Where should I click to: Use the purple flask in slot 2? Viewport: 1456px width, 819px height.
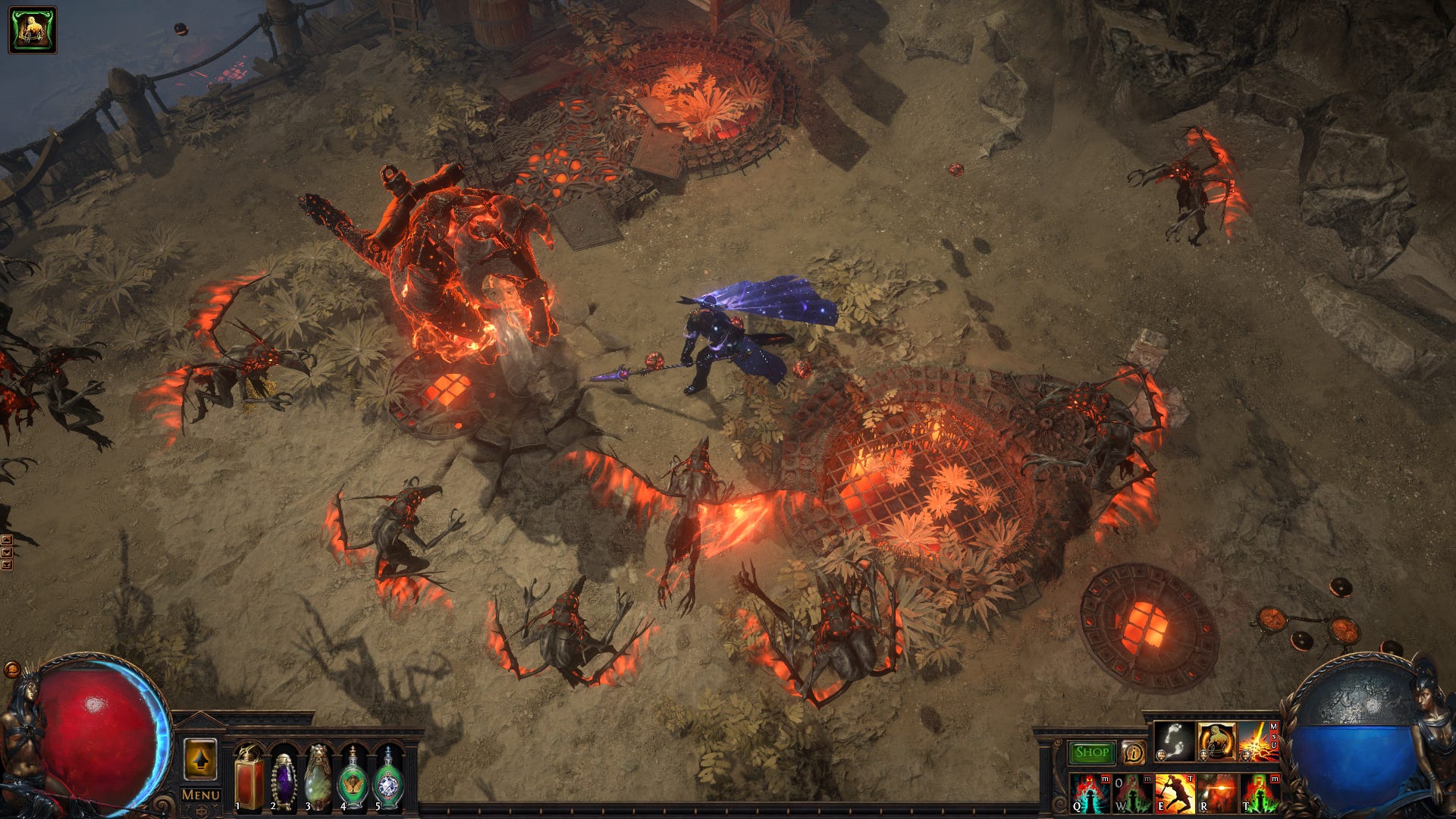[284, 779]
